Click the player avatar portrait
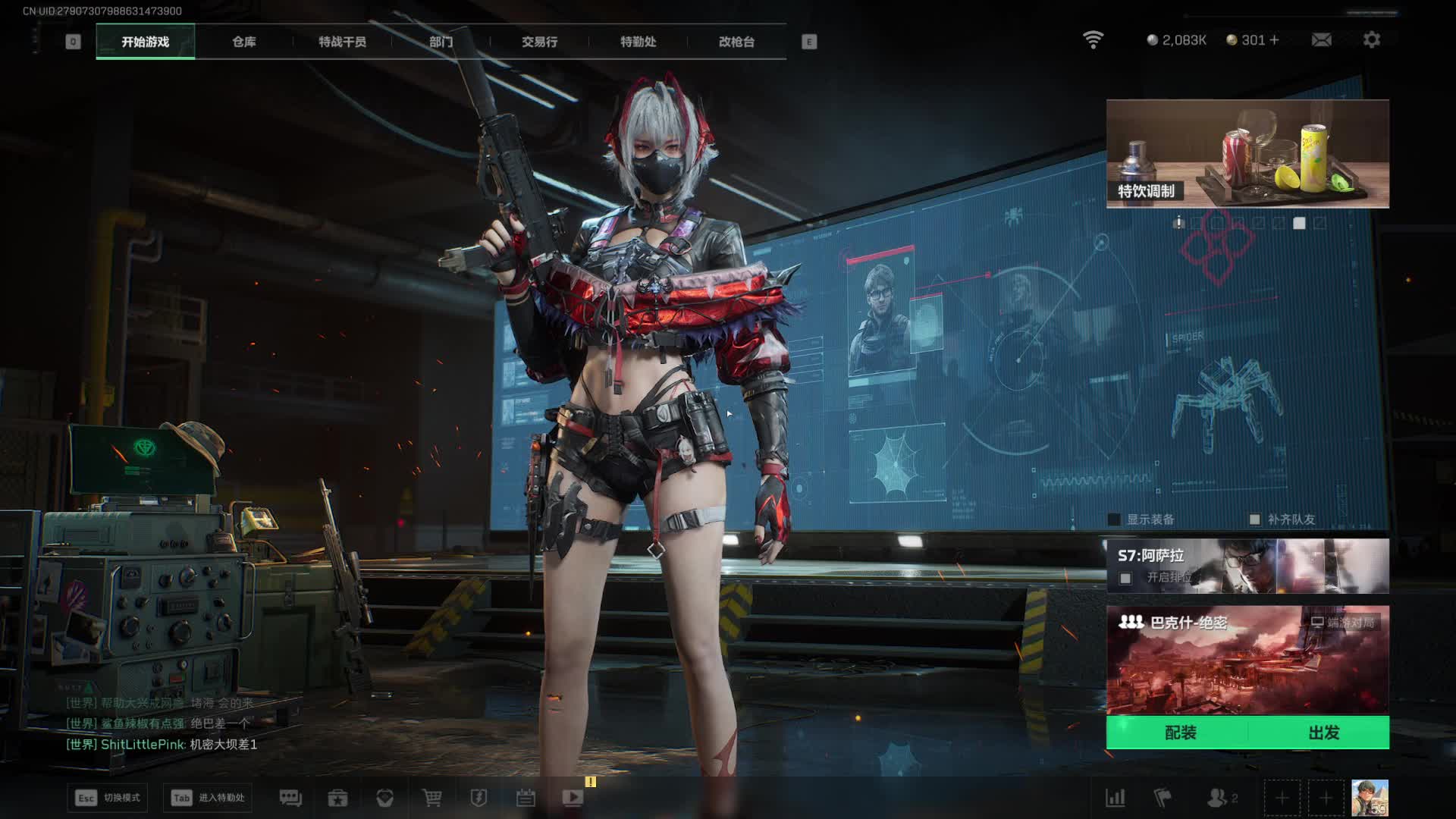 (1370, 798)
